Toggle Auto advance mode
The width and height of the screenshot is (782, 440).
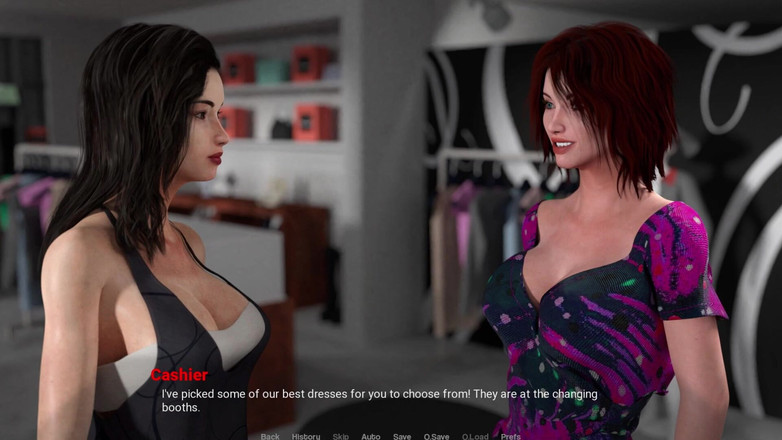(371, 436)
